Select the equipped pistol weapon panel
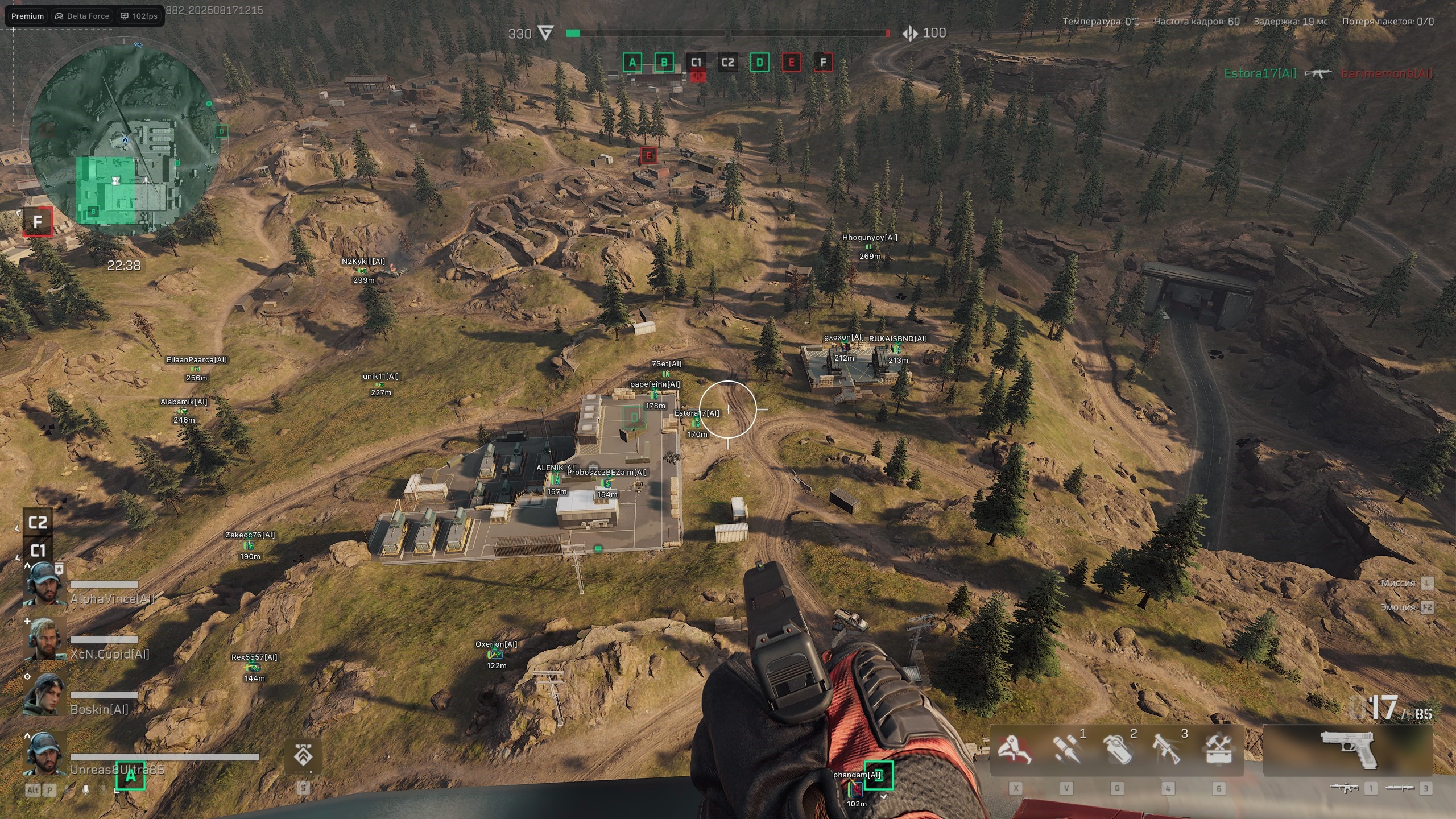 point(1348,750)
